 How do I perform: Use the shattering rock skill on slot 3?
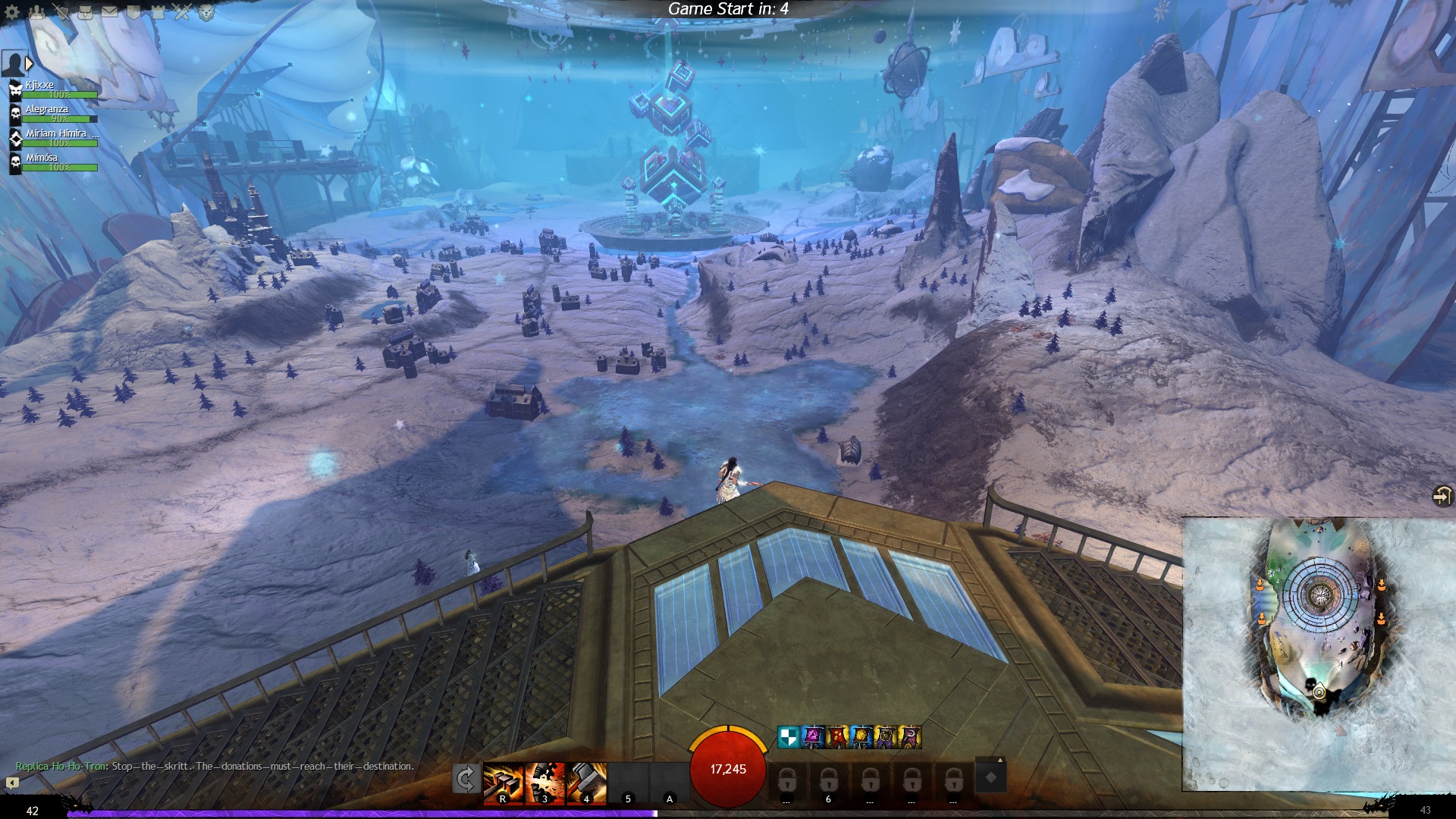pyautogui.click(x=545, y=783)
